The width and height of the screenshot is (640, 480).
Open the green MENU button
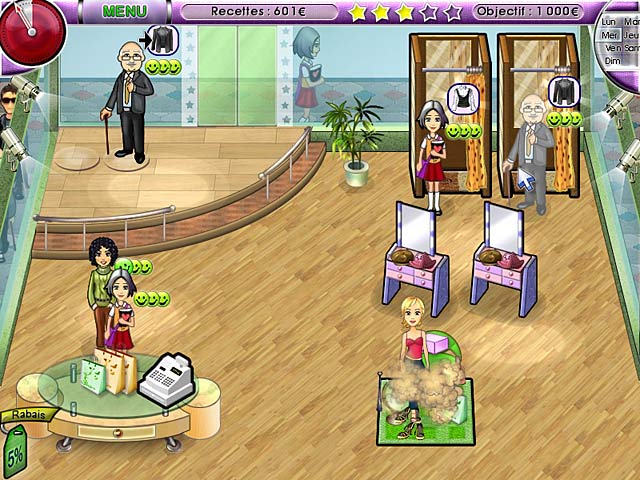point(125,11)
